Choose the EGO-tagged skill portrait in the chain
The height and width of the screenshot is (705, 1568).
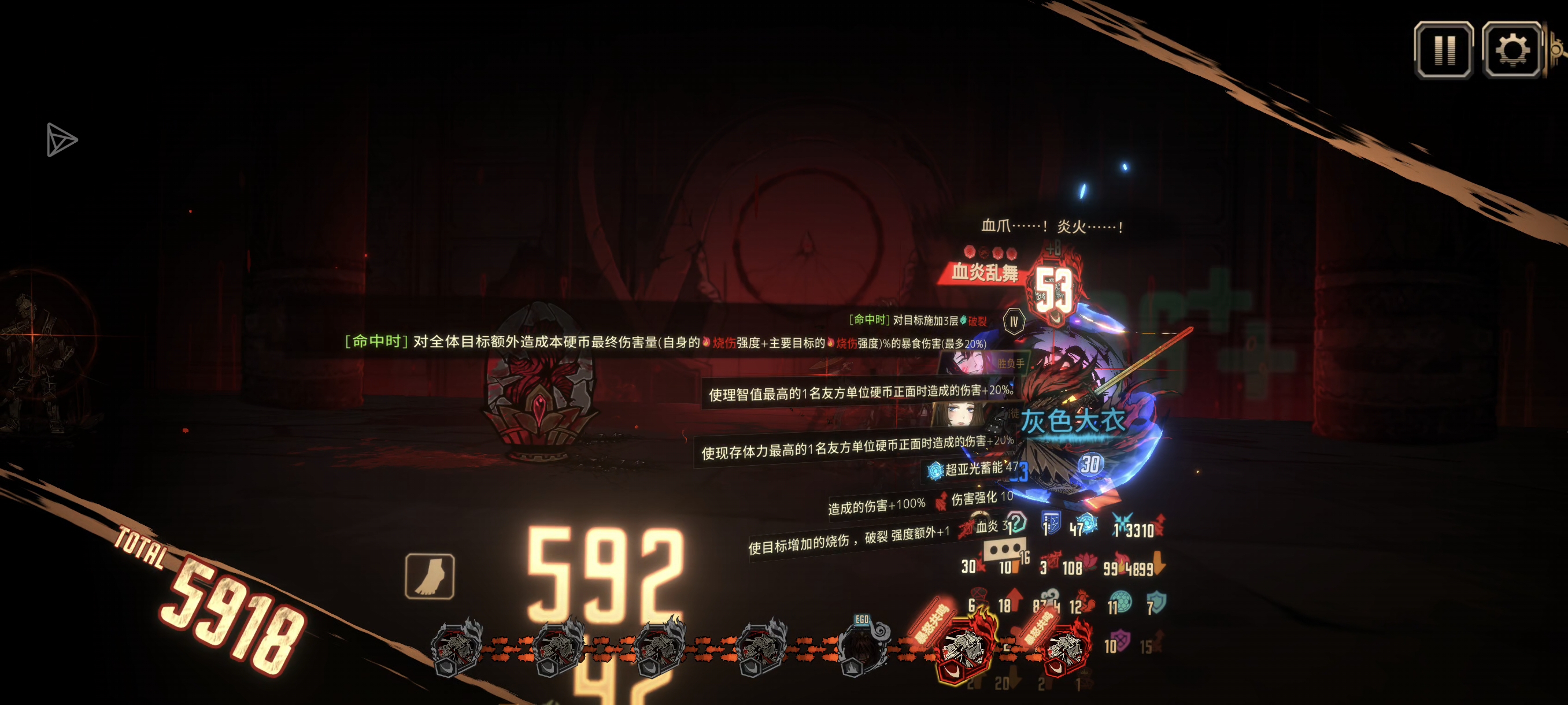point(861,648)
